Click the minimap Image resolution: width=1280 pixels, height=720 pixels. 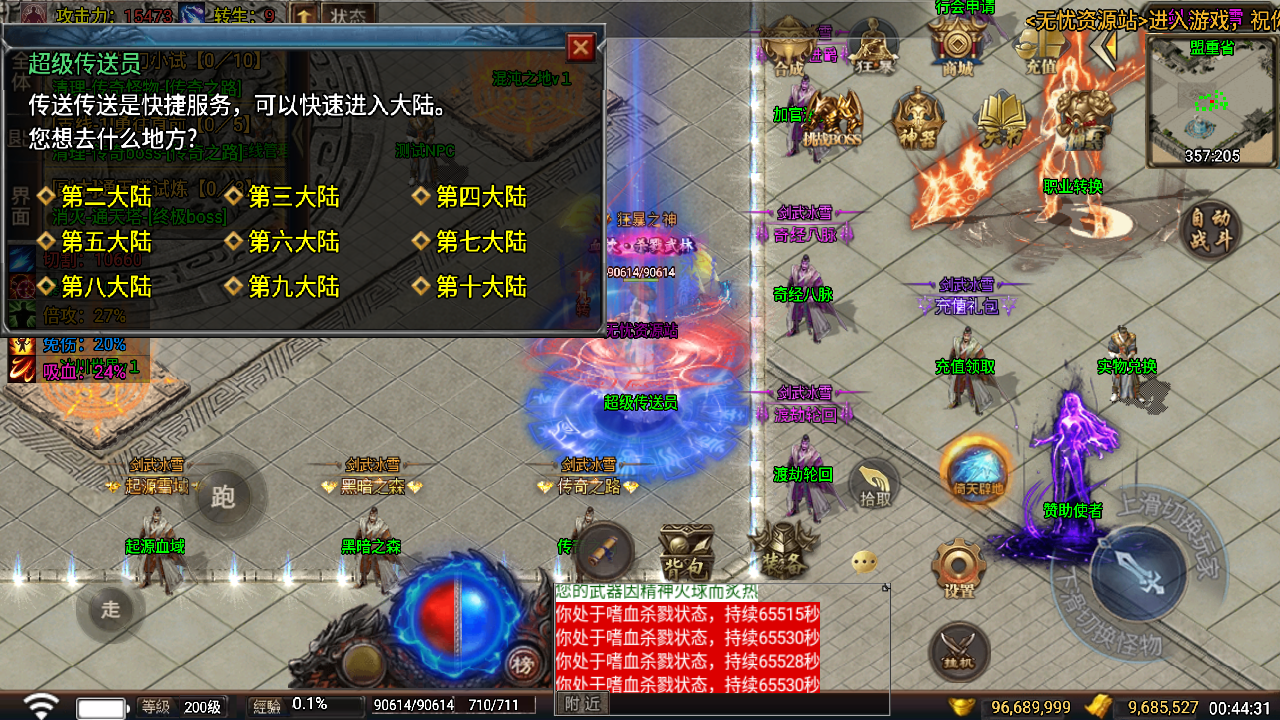tap(1211, 102)
